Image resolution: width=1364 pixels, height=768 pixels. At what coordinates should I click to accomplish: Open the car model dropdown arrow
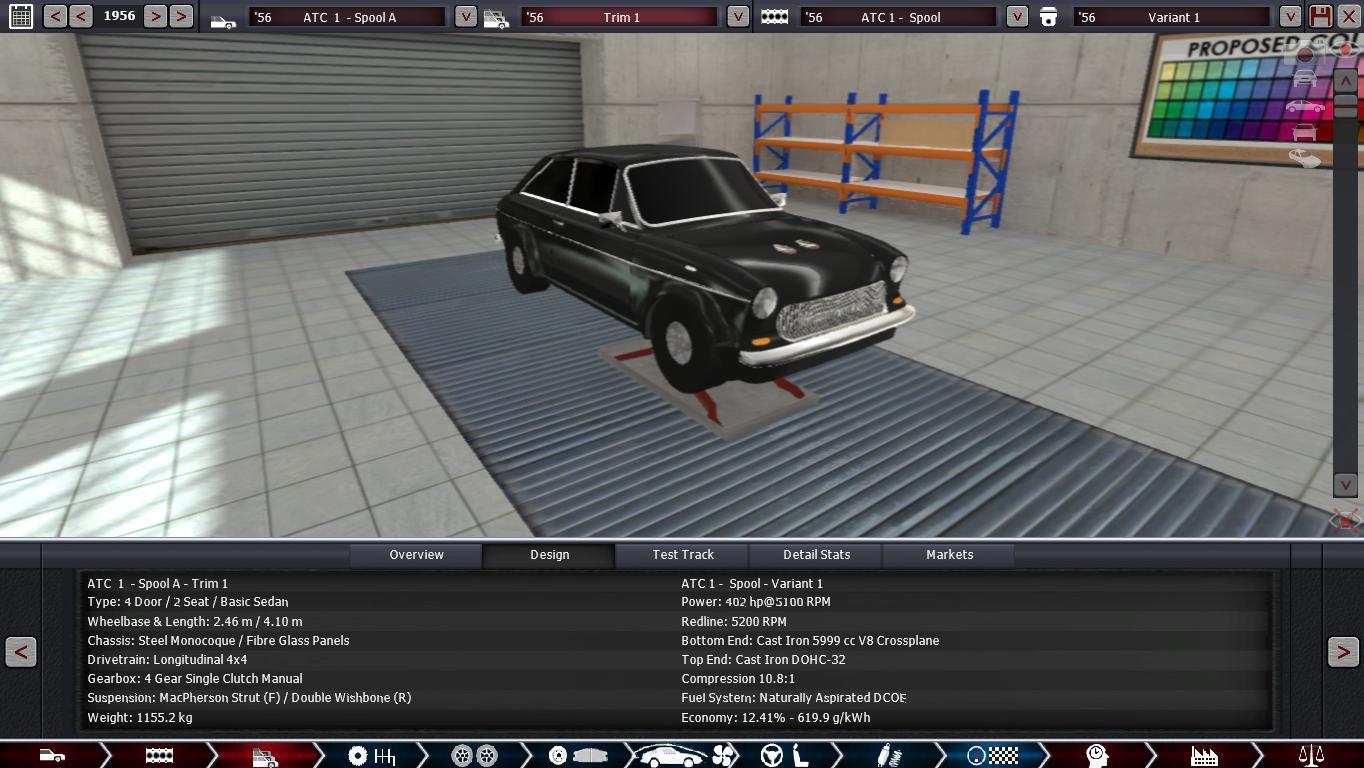coord(465,17)
